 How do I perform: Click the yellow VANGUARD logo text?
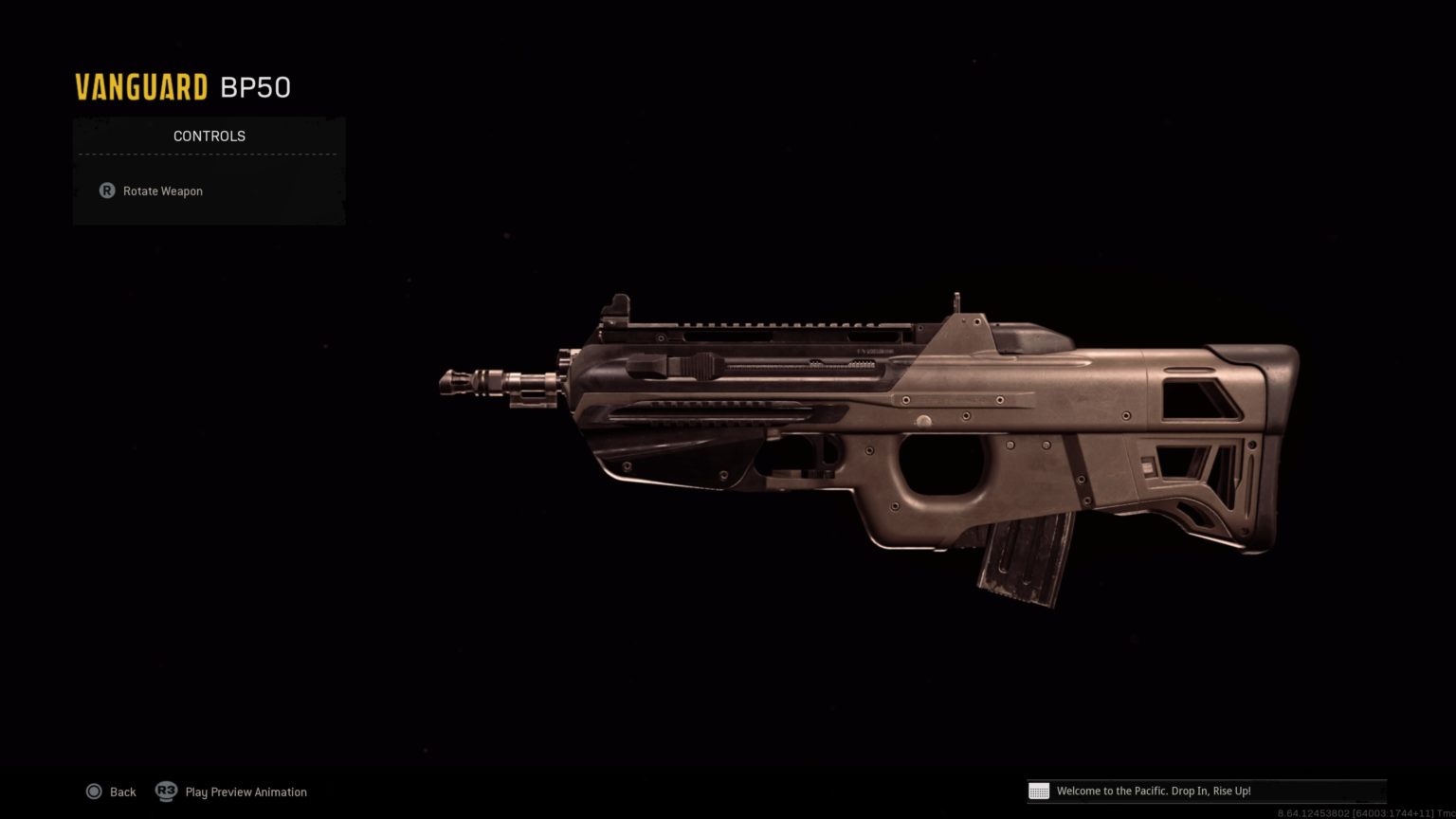(140, 86)
